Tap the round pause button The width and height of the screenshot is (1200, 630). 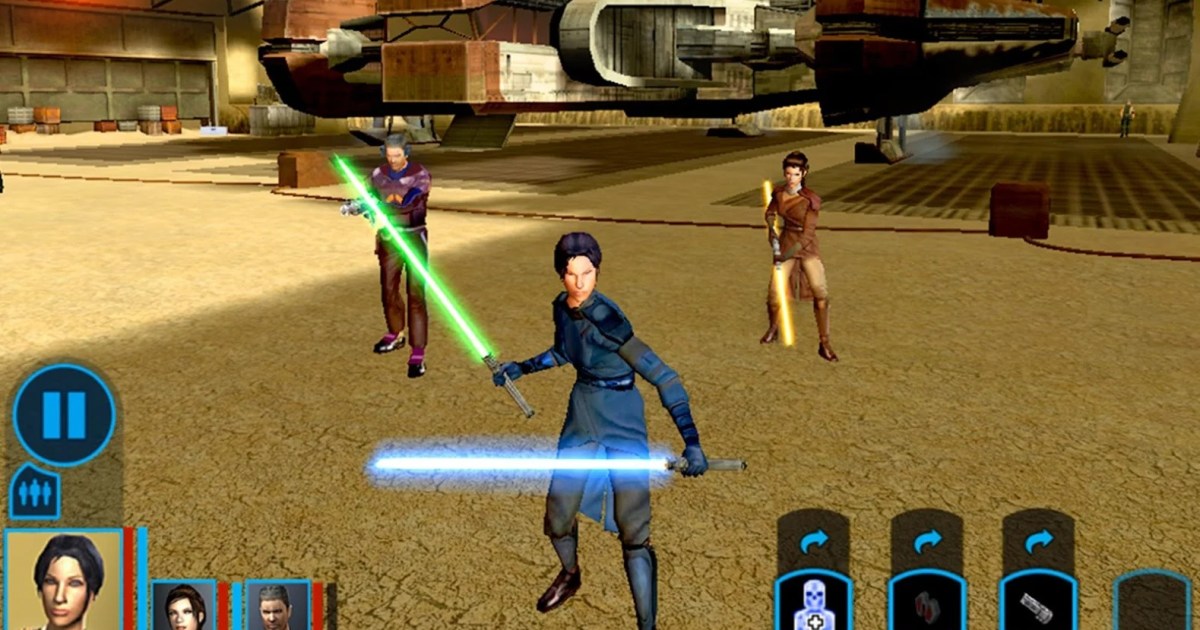click(64, 414)
